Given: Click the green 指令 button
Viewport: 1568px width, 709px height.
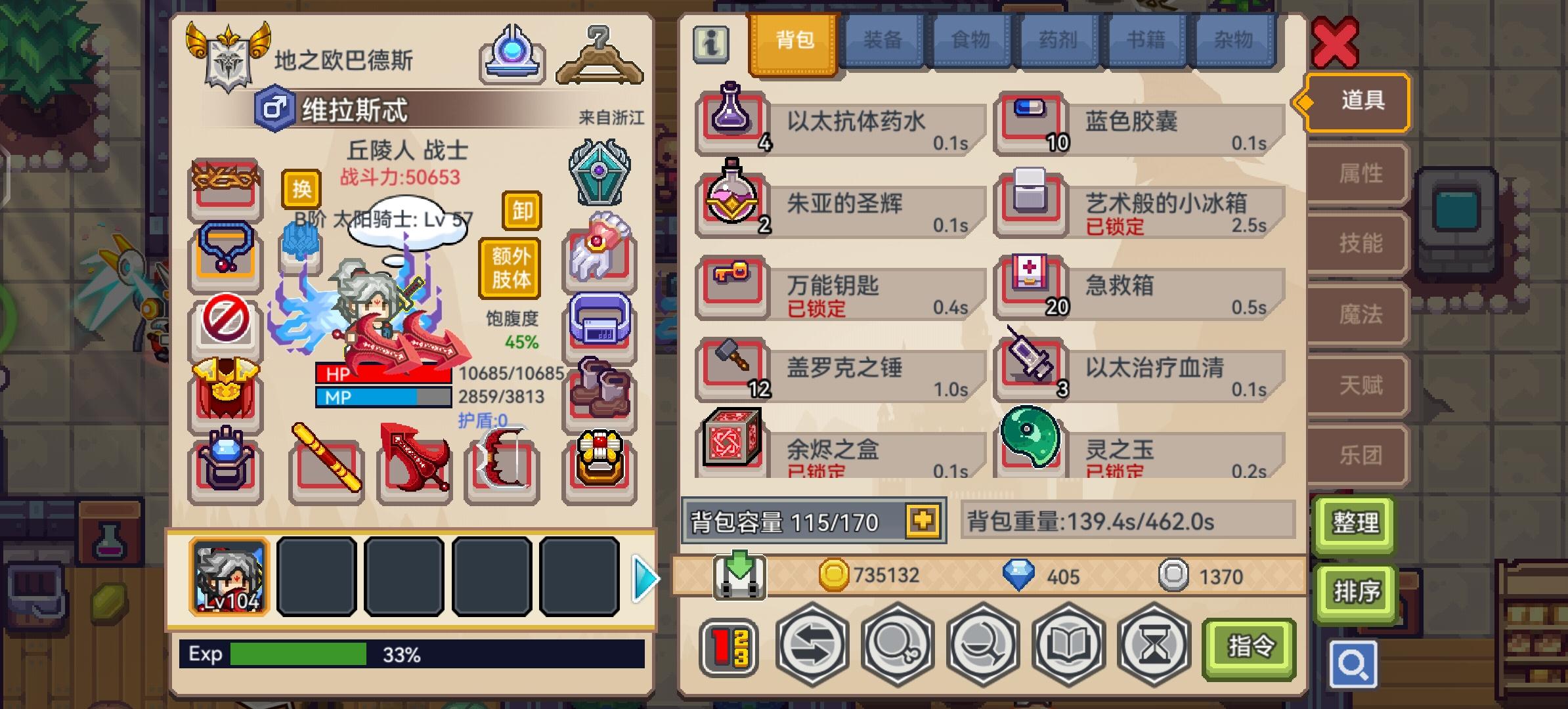Looking at the screenshot, I should 1250,647.
